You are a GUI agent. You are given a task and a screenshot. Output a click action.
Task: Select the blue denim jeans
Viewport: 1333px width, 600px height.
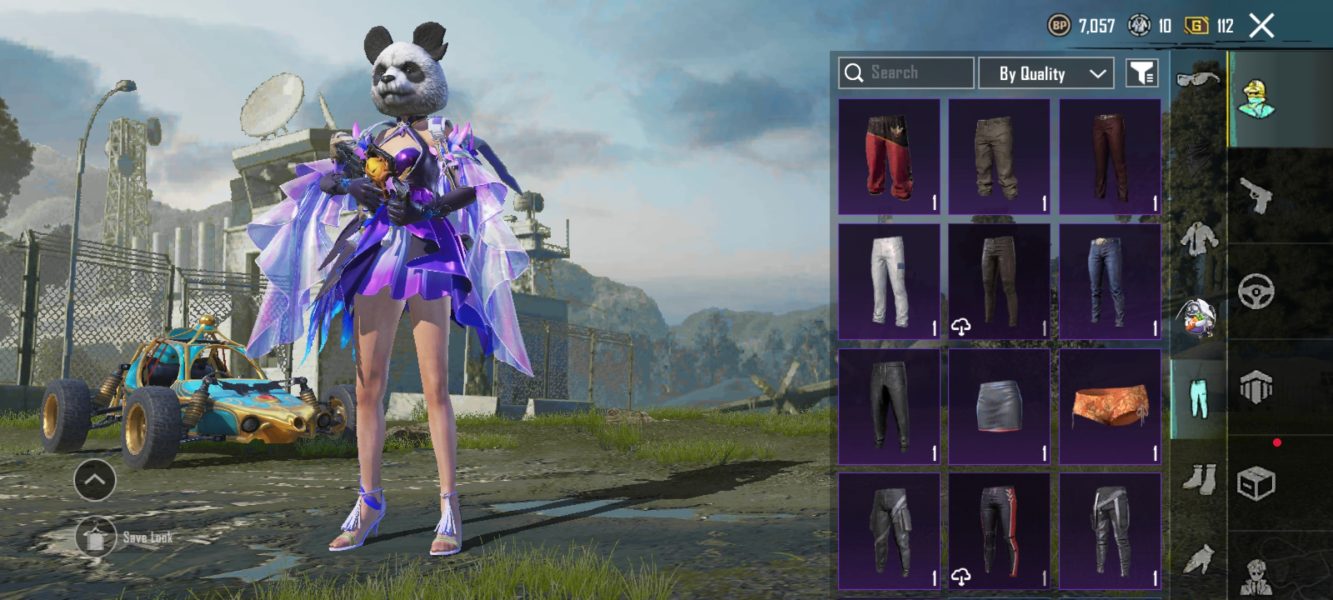click(1109, 282)
